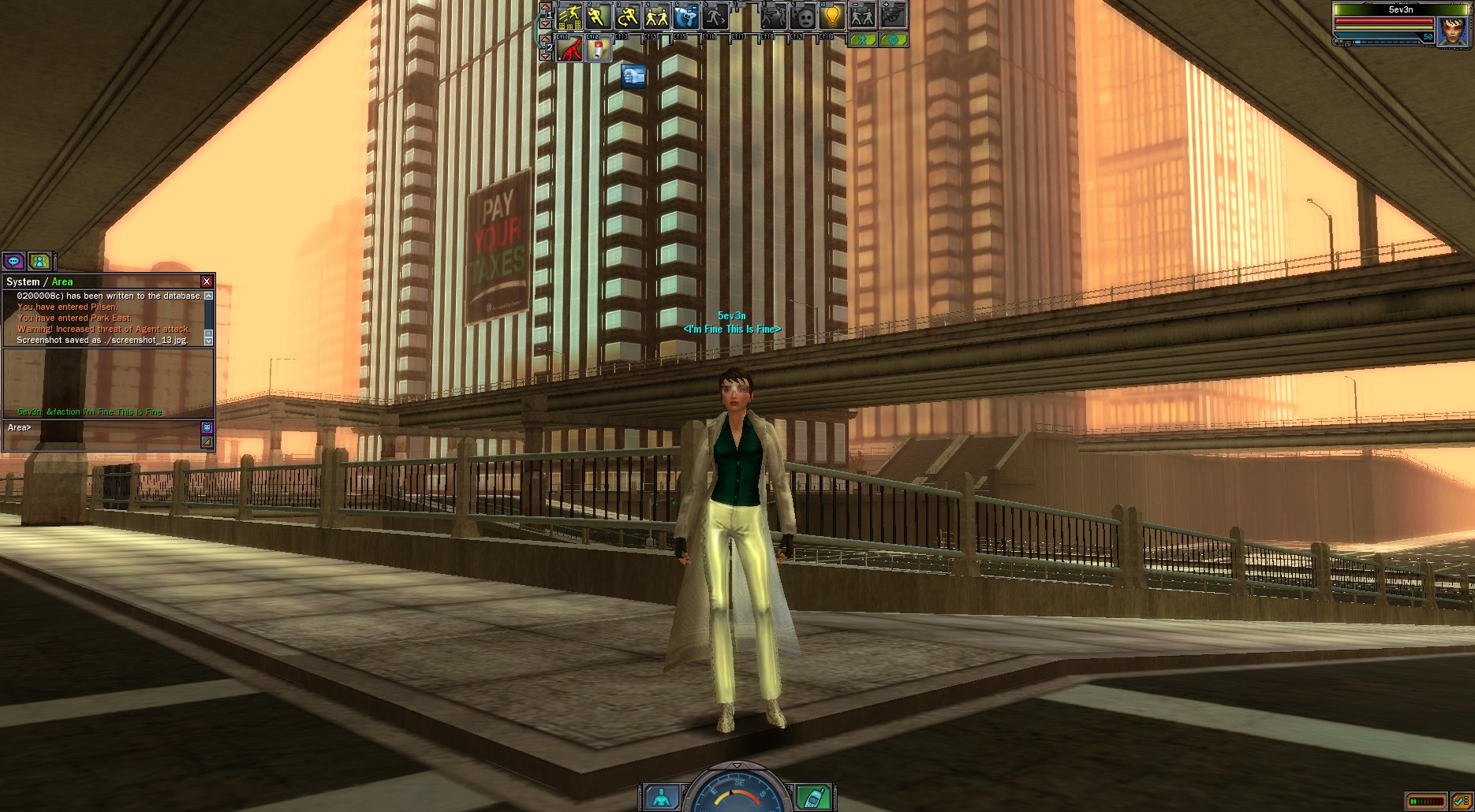Activate the yellow running figure in slot 2
The height and width of the screenshot is (812, 1475).
tap(598, 16)
